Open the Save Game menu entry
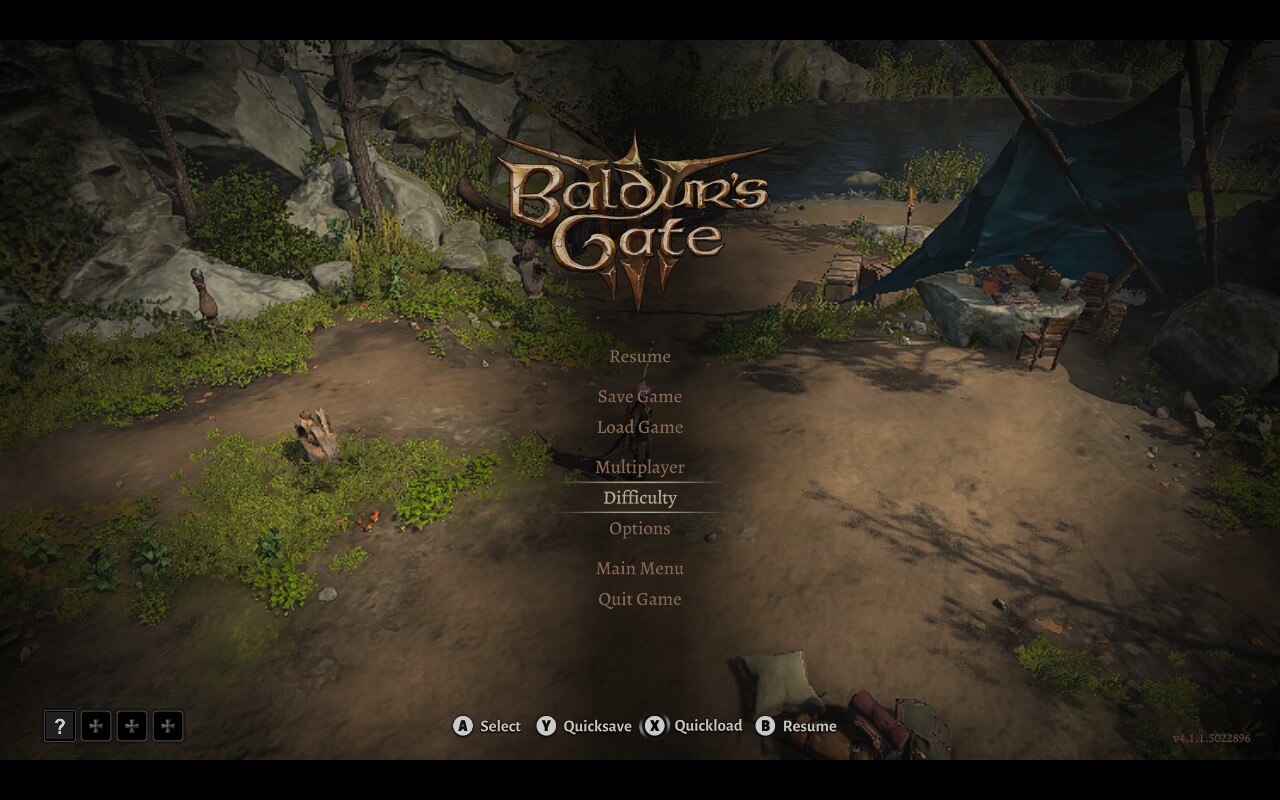 [x=640, y=396]
